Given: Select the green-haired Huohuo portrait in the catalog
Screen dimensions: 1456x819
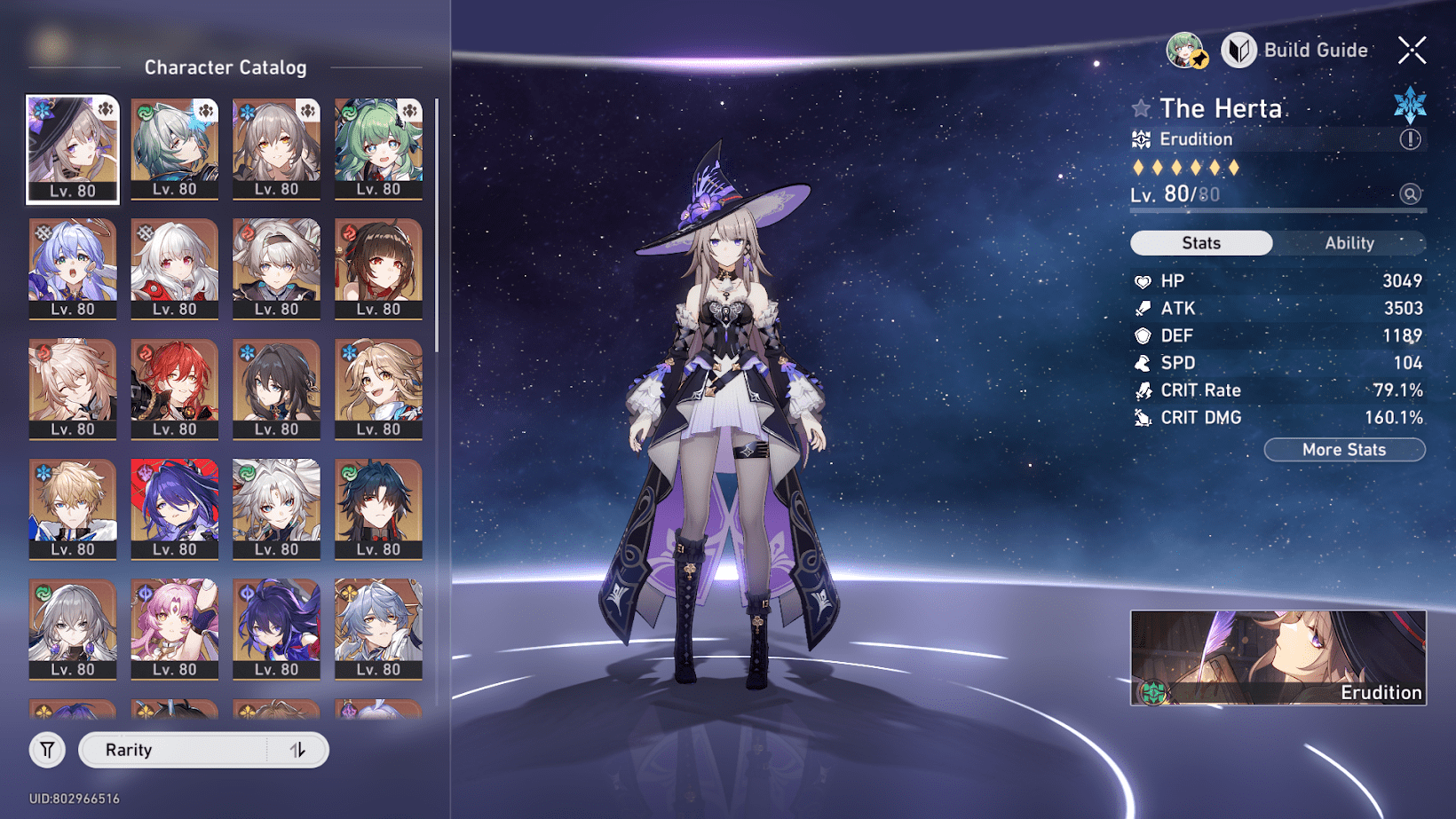Looking at the screenshot, I should coord(380,146).
